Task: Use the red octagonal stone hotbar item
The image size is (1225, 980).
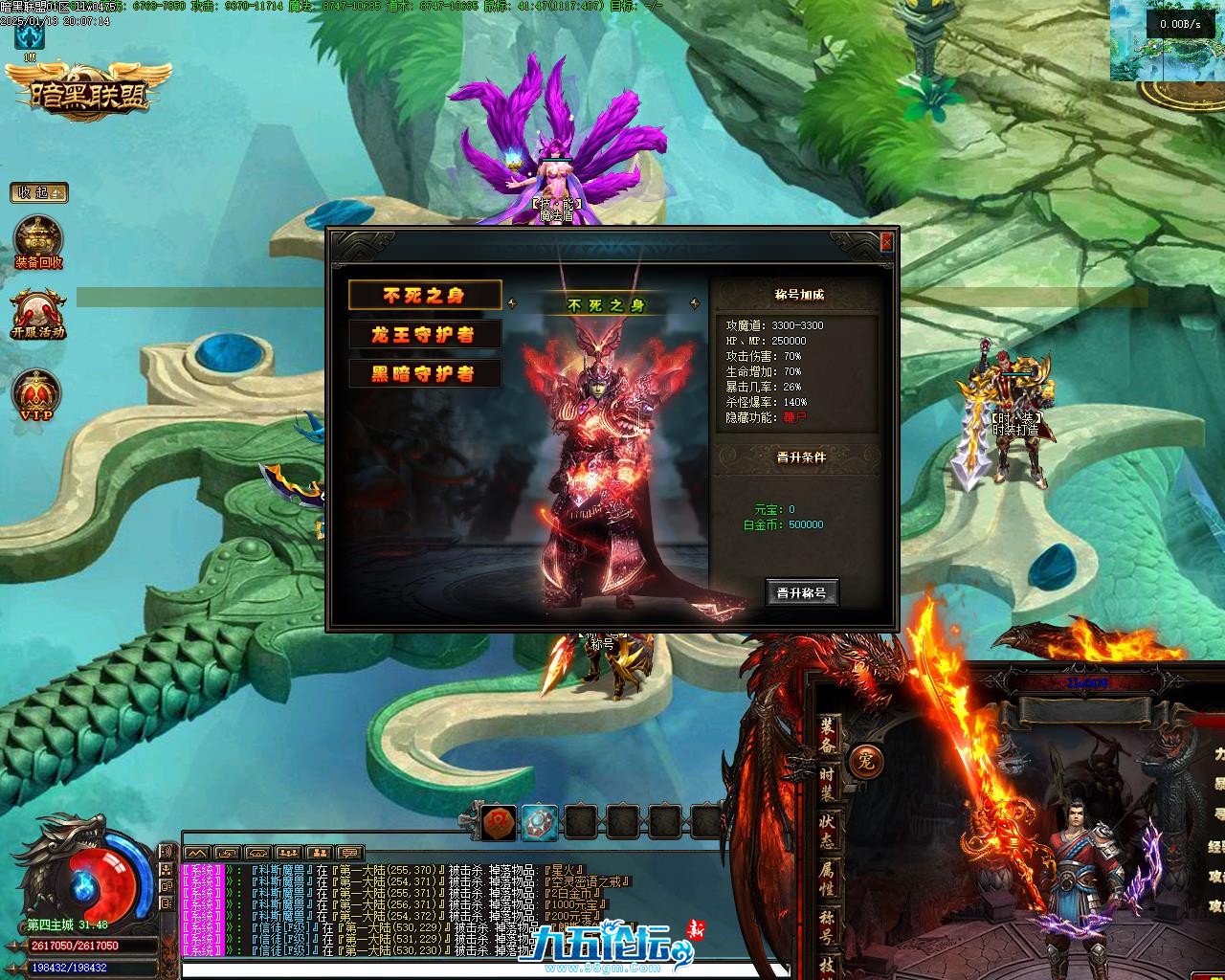Action: [499, 821]
